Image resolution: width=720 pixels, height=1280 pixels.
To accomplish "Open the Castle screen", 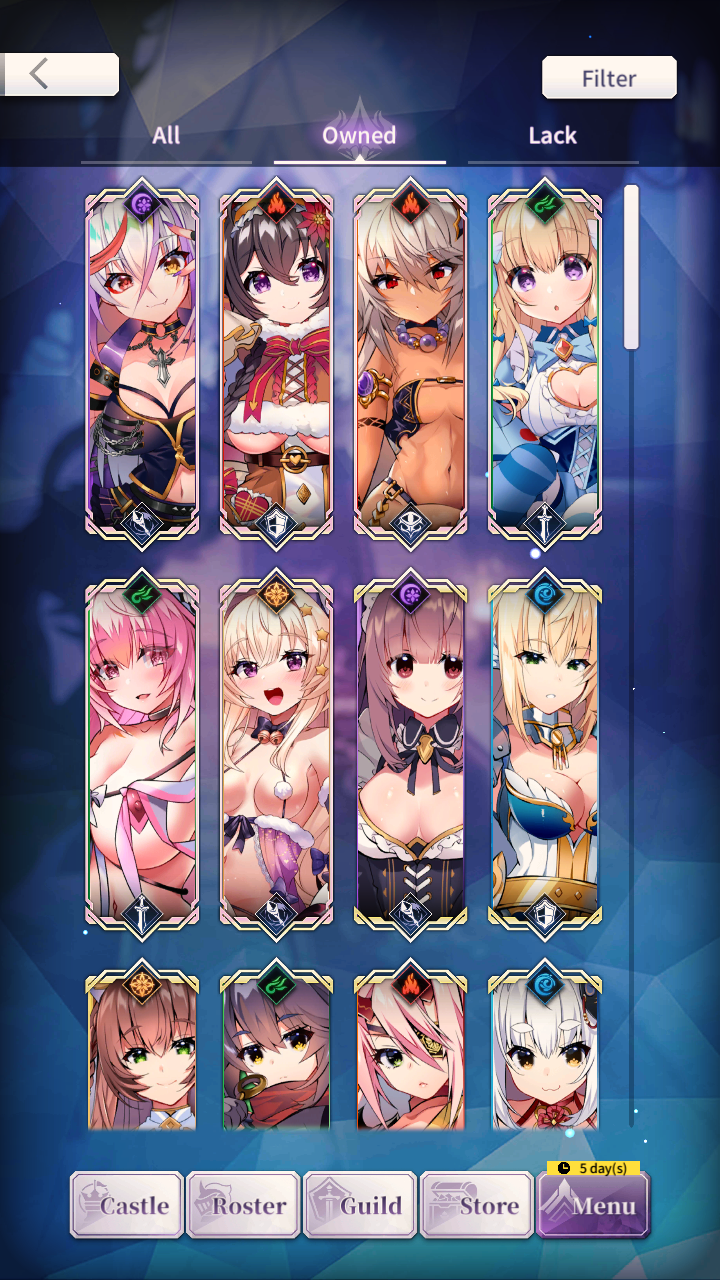I will (x=127, y=1205).
